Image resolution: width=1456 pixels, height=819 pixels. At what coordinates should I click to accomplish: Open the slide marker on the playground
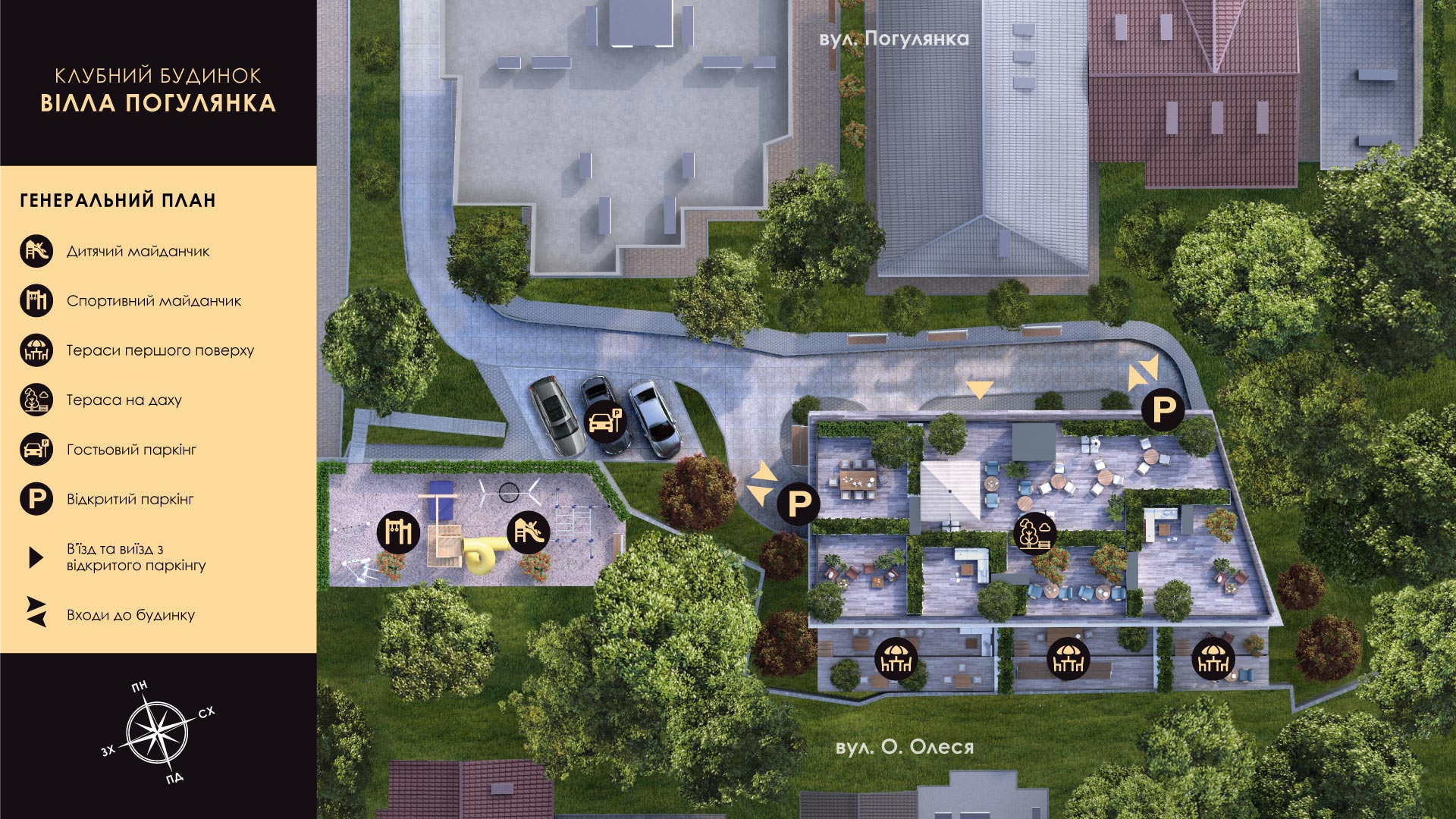529,532
